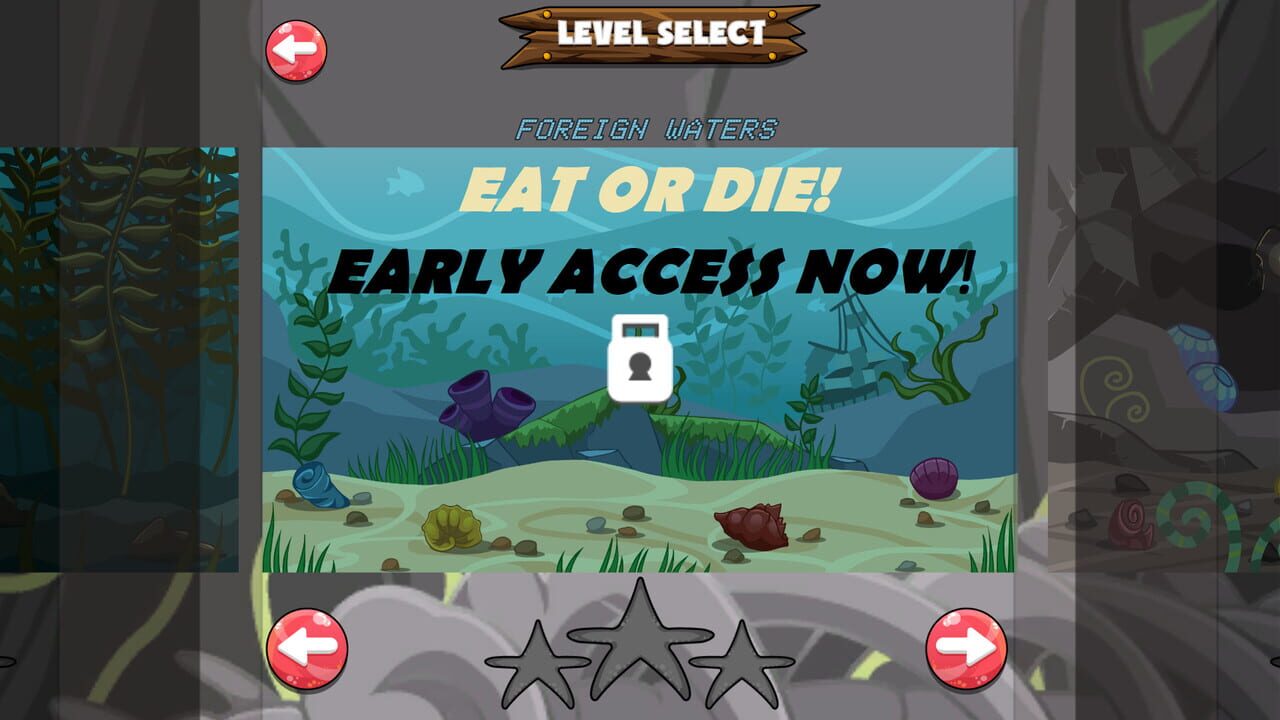Image resolution: width=1280 pixels, height=720 pixels.
Task: Click the EARLY ACCESS NOW! text
Action: pos(655,266)
